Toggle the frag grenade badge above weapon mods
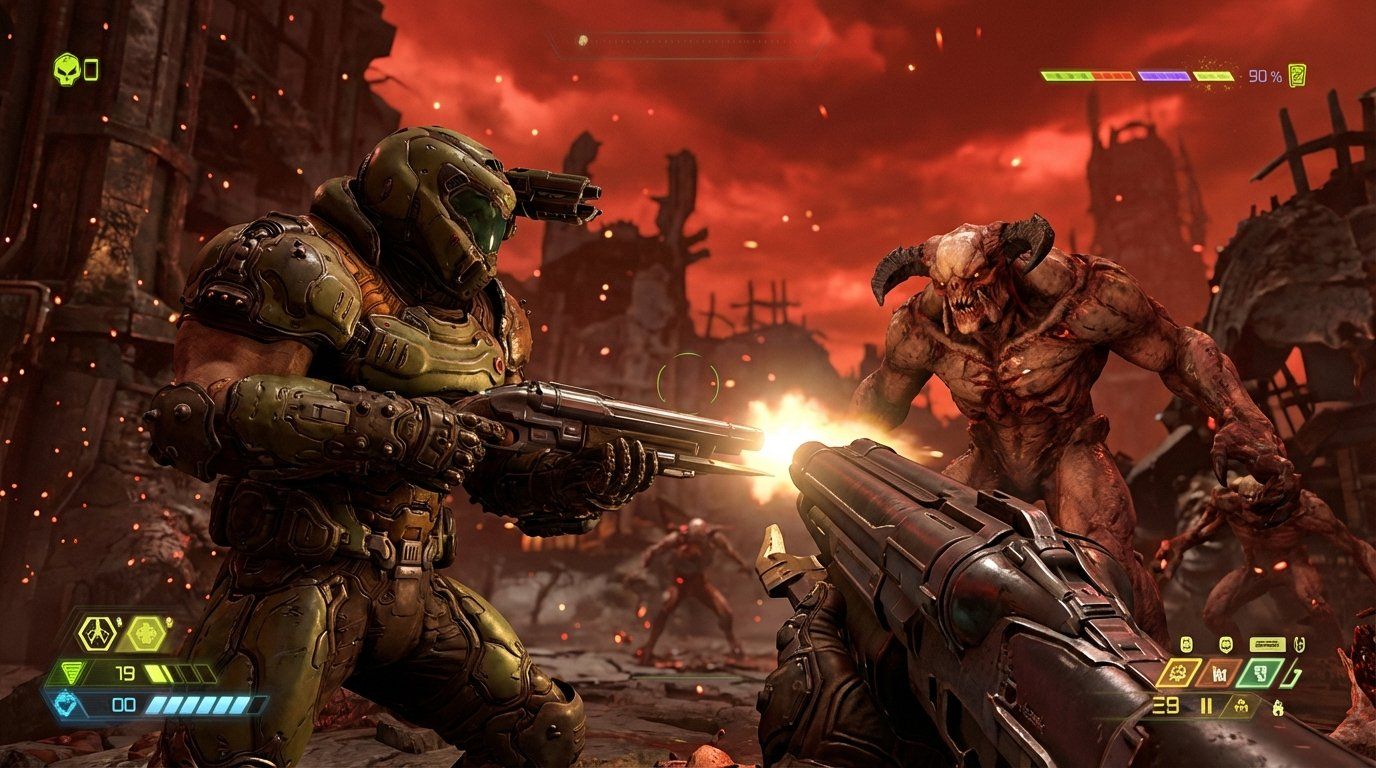Screen dimensions: 1376x768 pos(1185,643)
